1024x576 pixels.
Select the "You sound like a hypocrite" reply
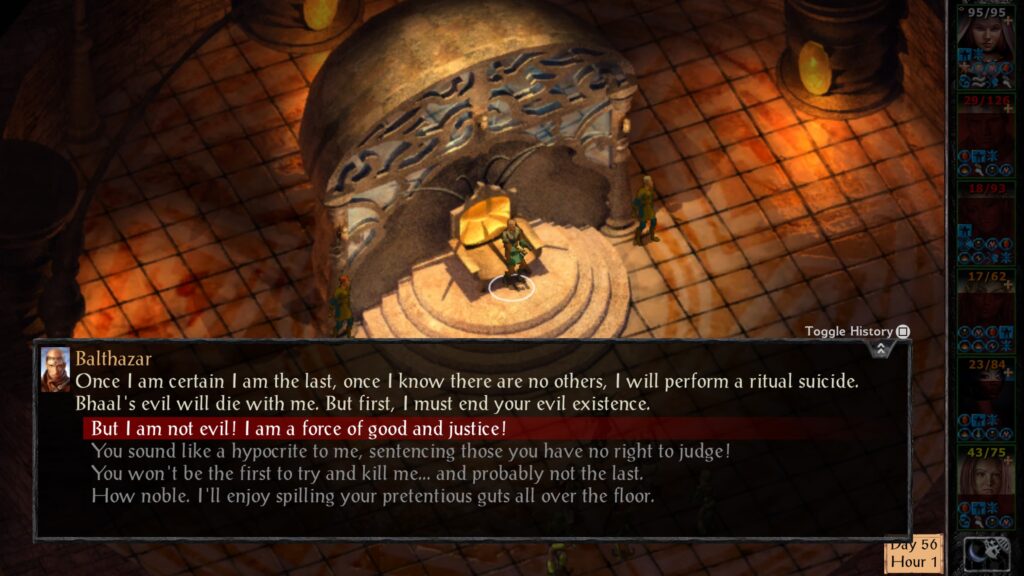(x=411, y=451)
